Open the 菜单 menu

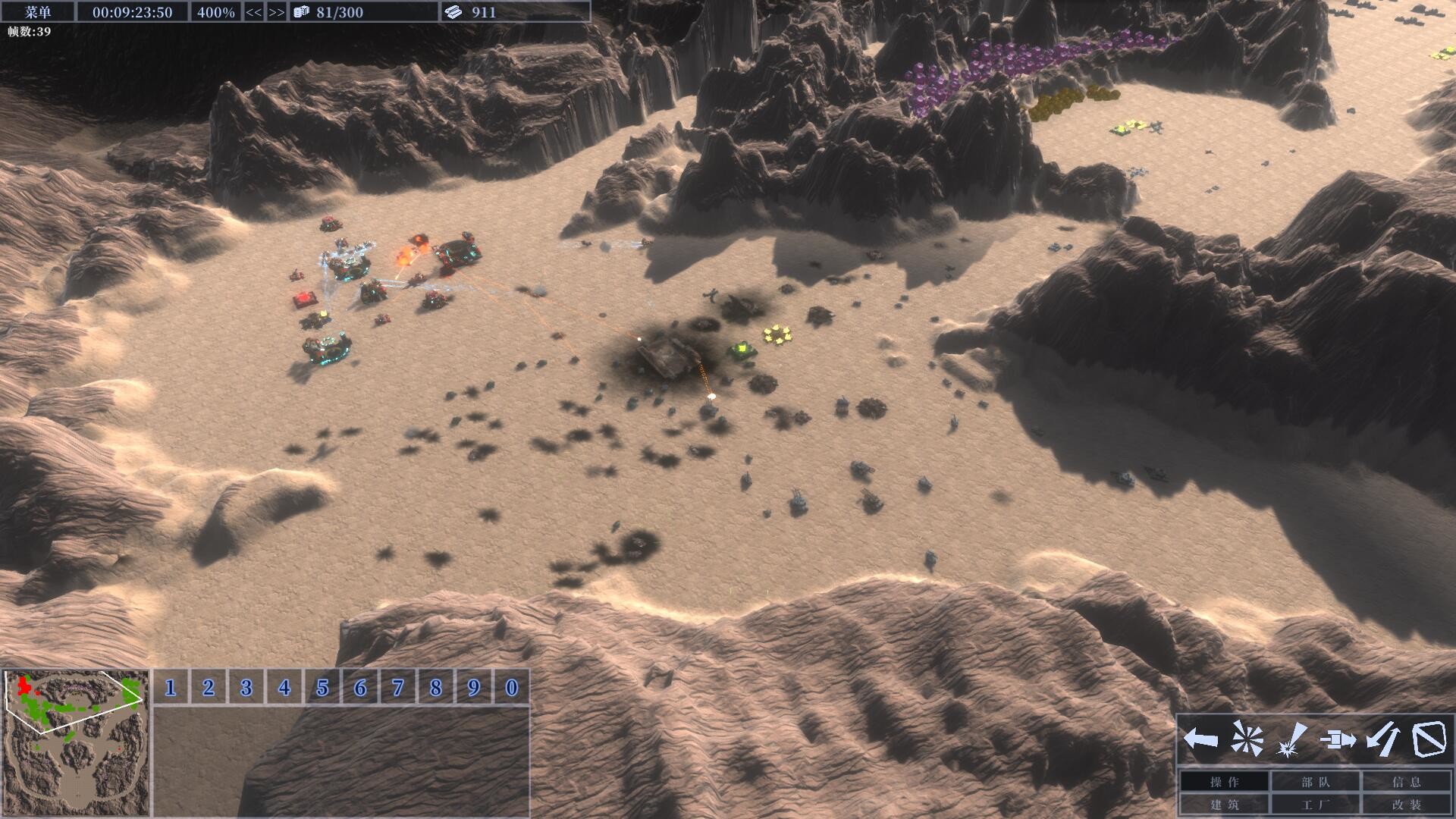37,11
